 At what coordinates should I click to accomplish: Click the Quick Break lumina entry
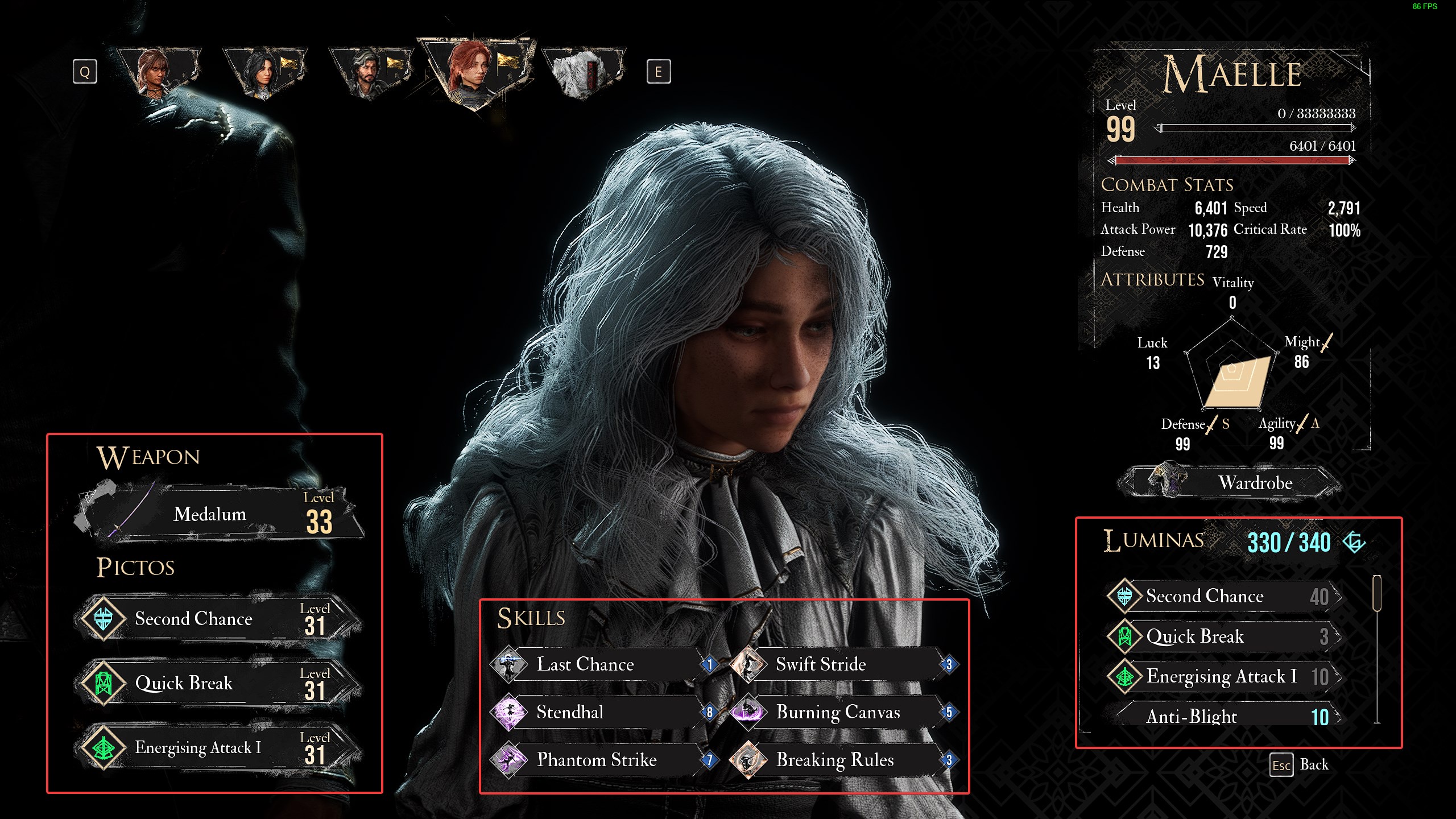[x=1223, y=636]
